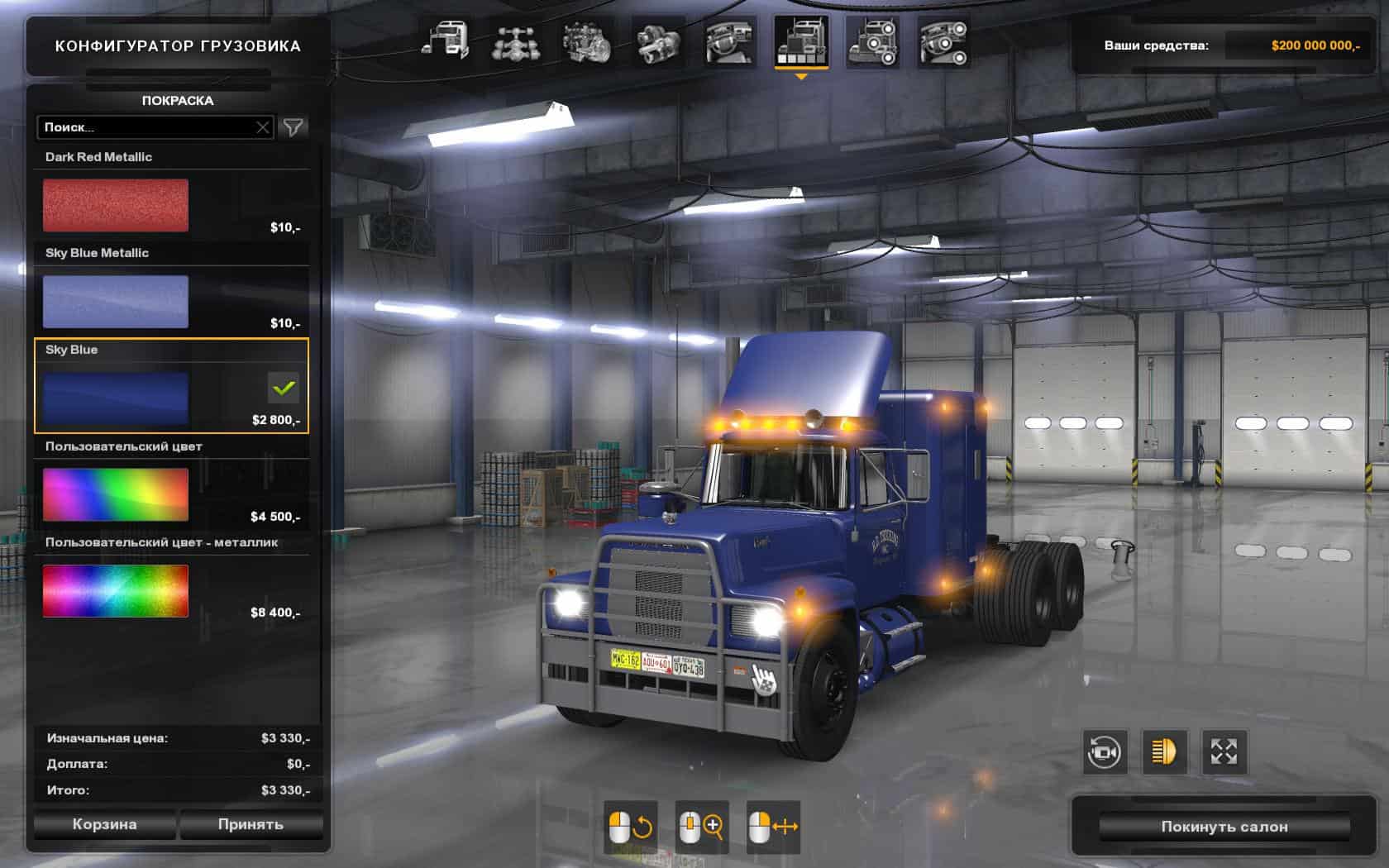Select the Sky Blue Metallic paint
The width and height of the screenshot is (1389, 868).
pyautogui.click(x=116, y=302)
